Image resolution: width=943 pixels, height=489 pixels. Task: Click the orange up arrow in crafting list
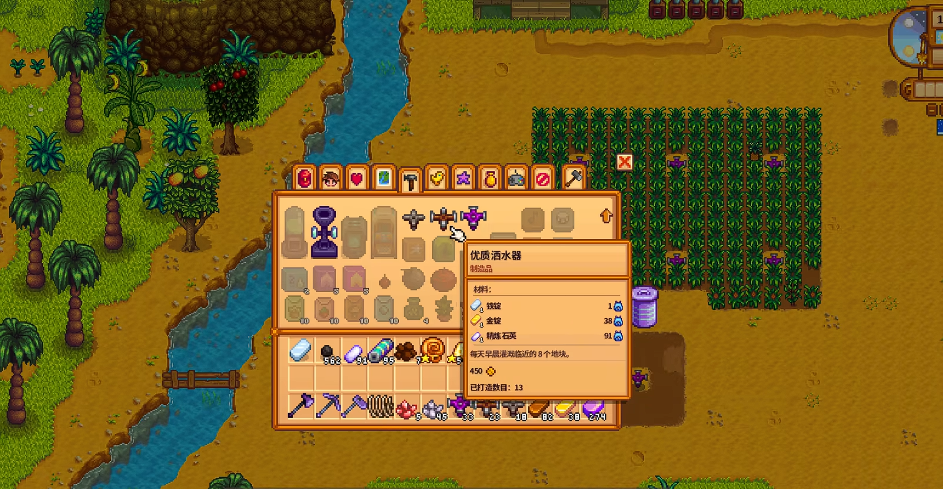(x=605, y=215)
